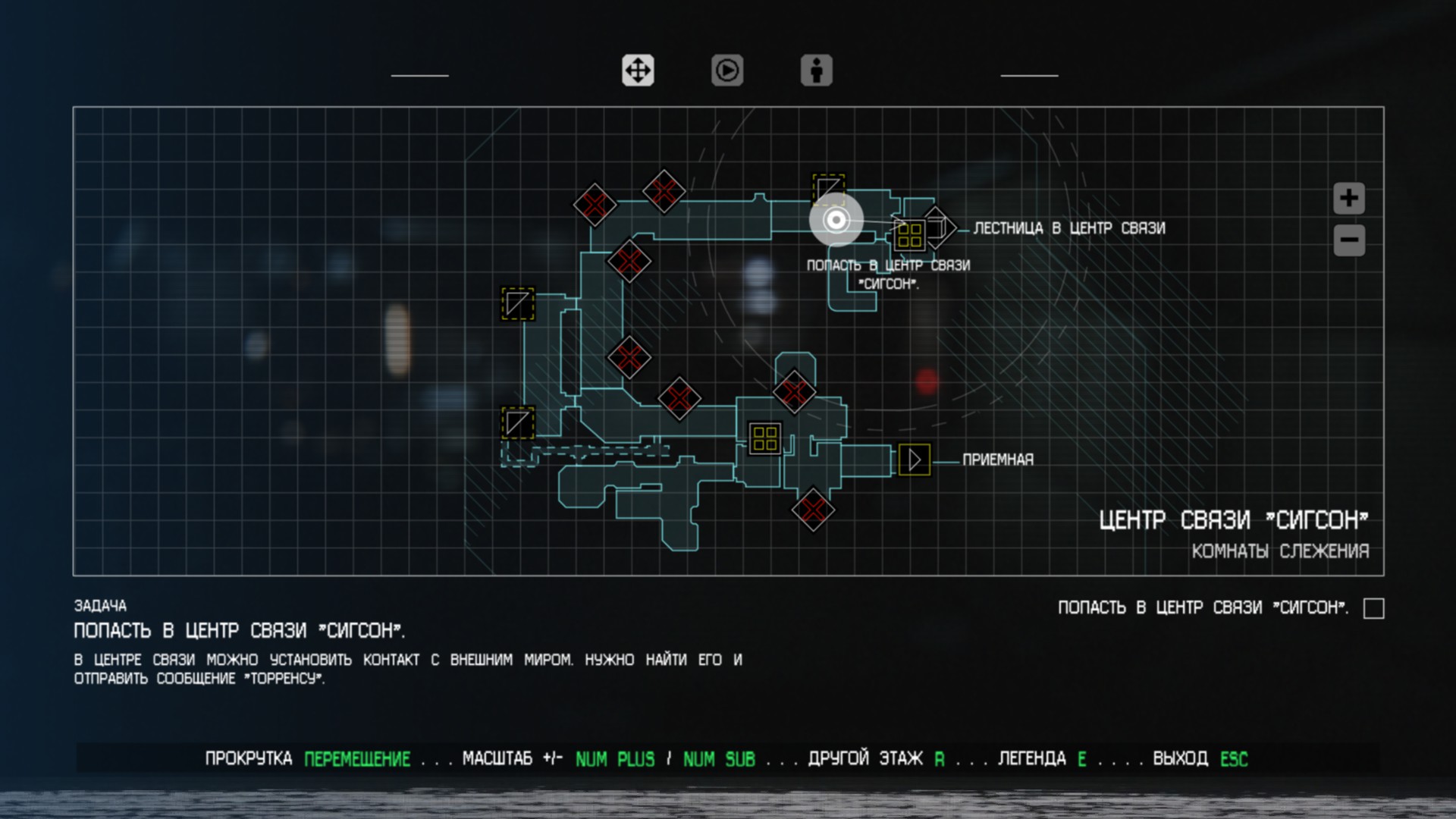Click the door triangle marker next to ПРИЕМНАЯ
Viewport: 1456px width, 819px height.
[x=916, y=458]
